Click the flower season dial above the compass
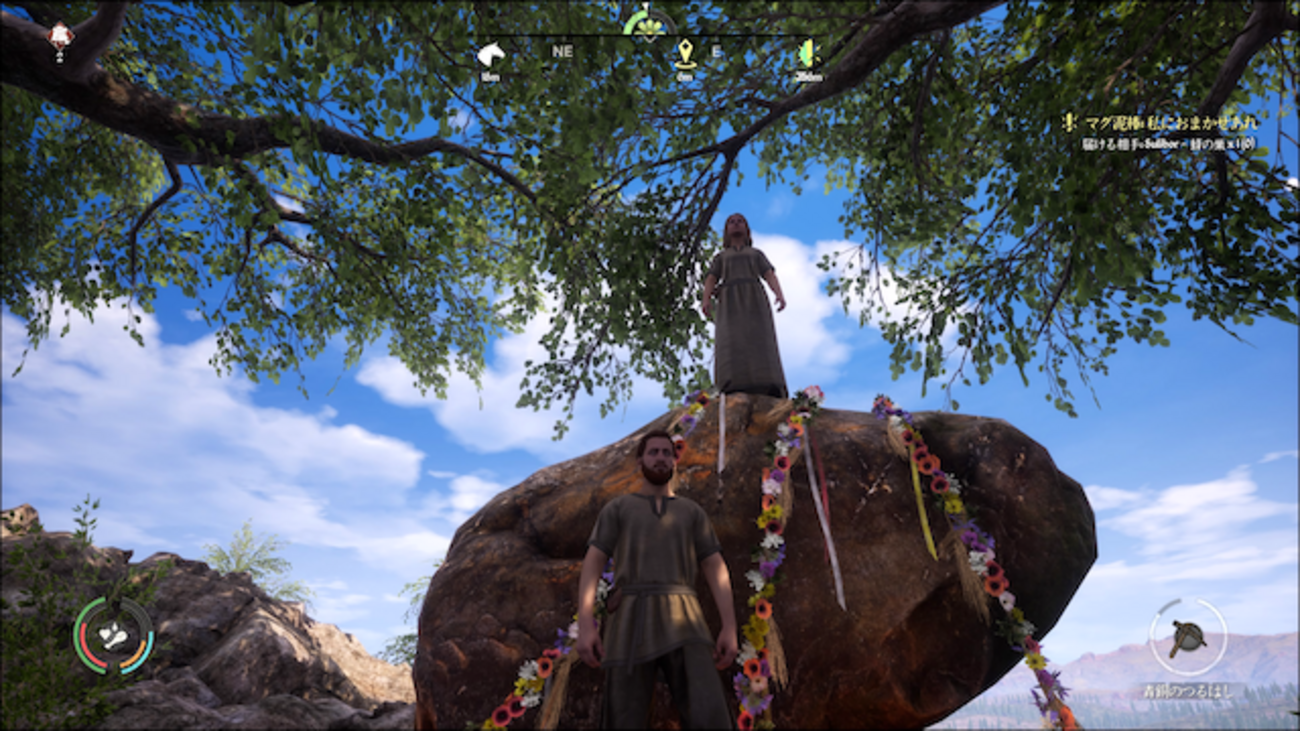Screen dimensions: 1300x731 [x=649, y=22]
